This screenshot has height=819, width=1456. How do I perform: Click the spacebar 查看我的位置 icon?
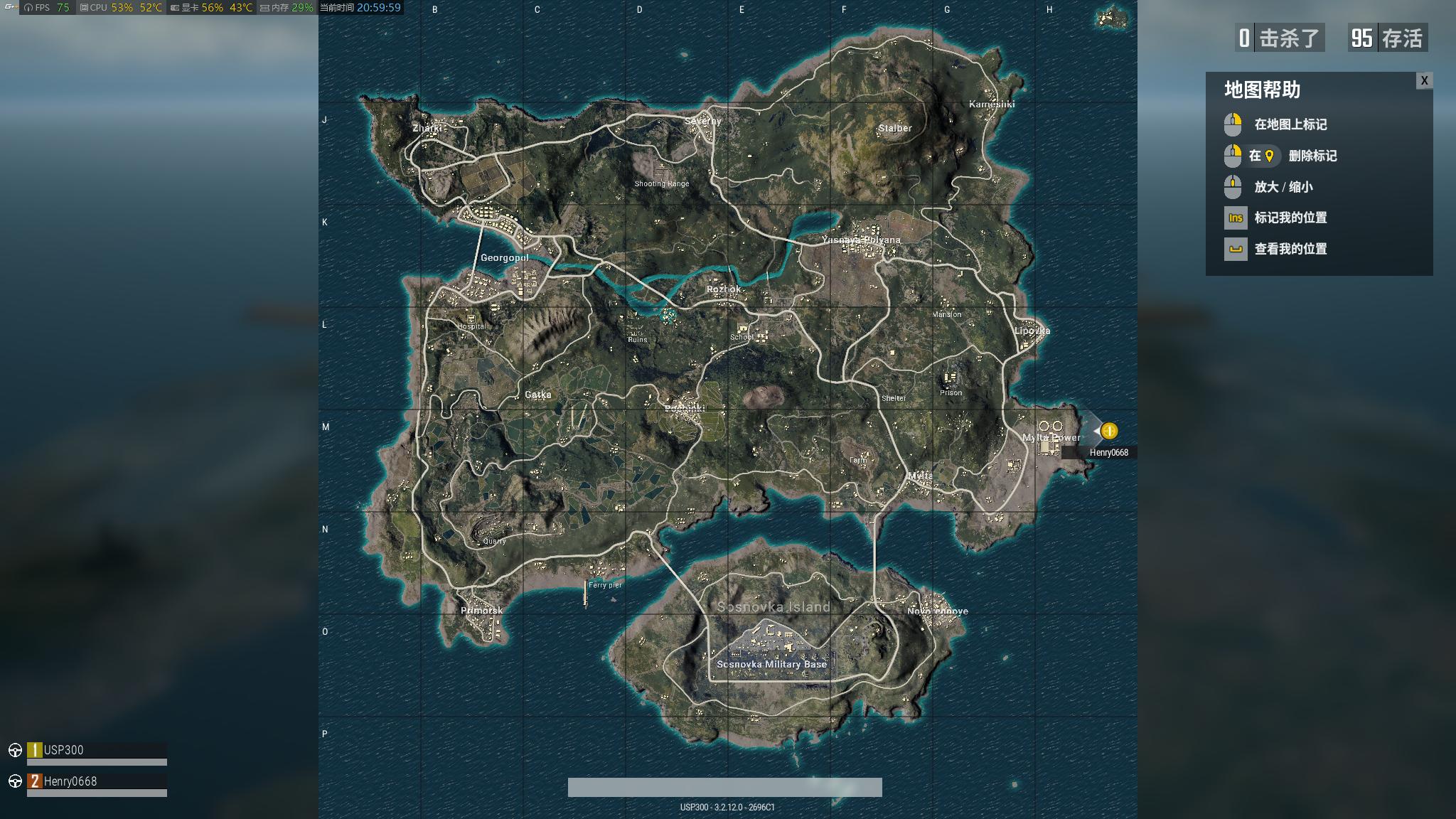tap(1236, 249)
